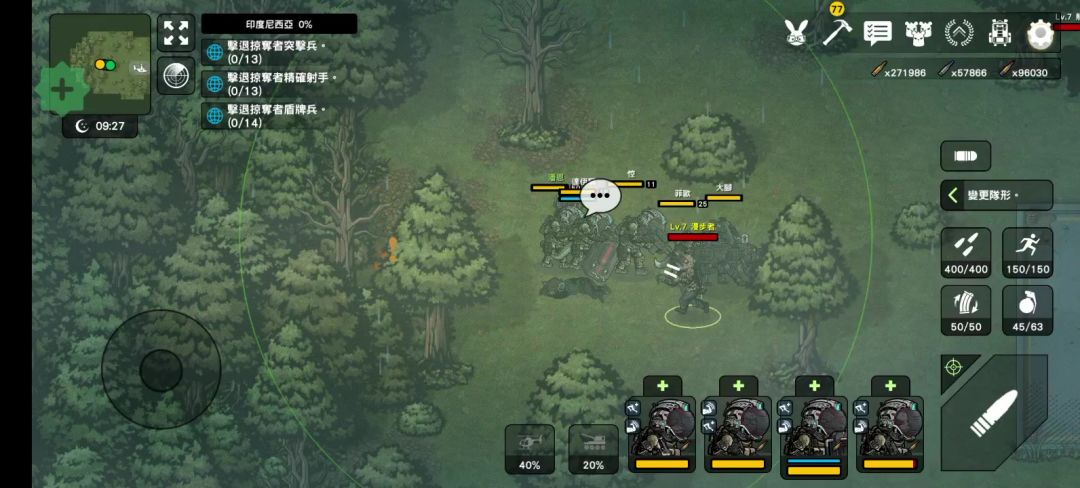Image resolution: width=1080 pixels, height=488 pixels.
Task: Open the squad members menu
Action: tap(917, 33)
